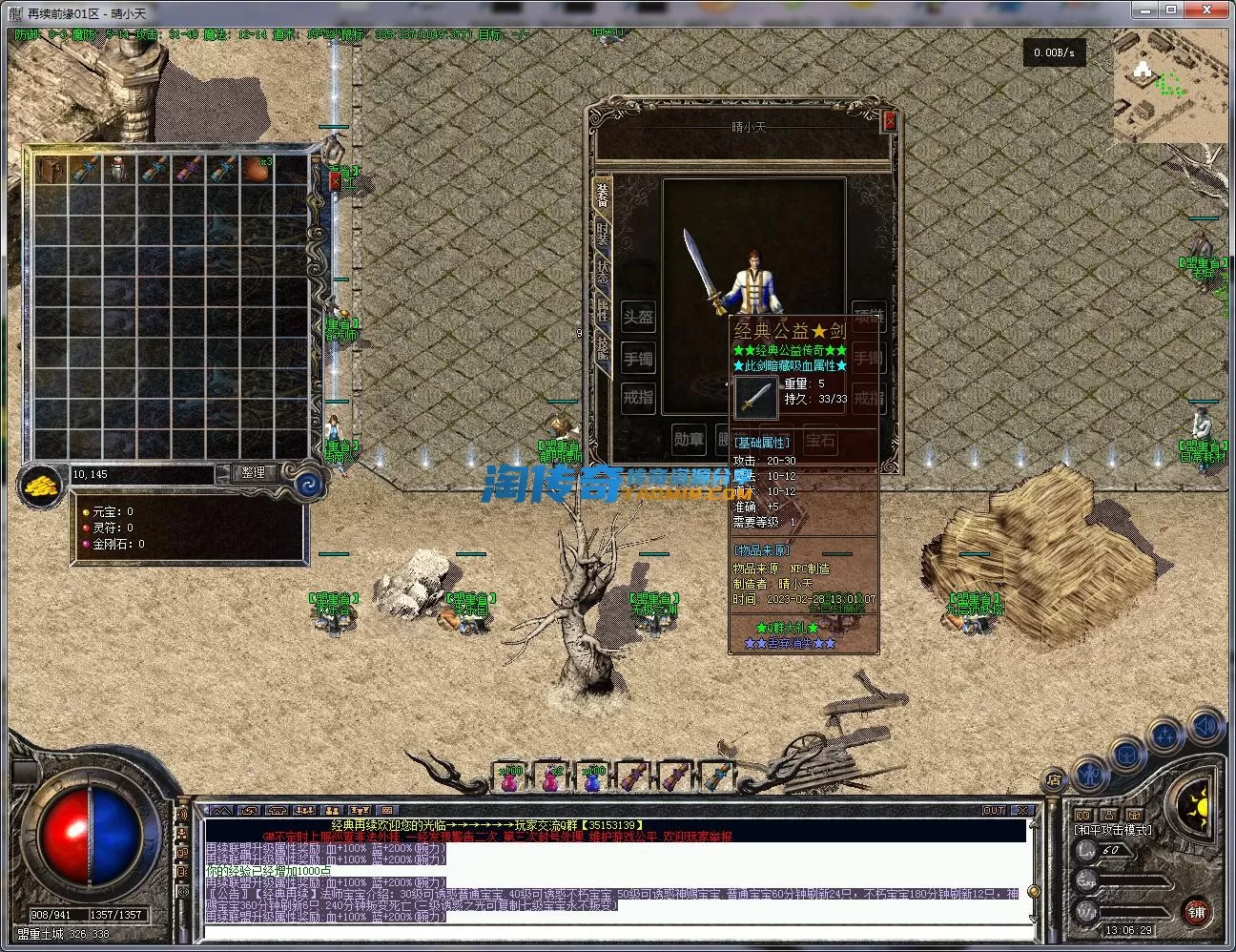Select the orange x3 item in bag

[256, 170]
